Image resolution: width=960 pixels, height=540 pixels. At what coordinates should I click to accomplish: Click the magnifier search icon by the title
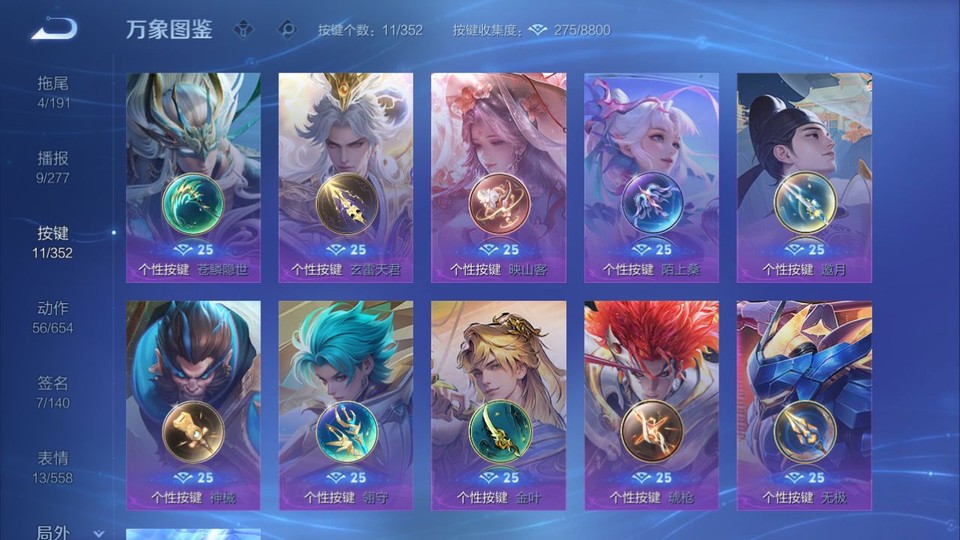coord(287,30)
